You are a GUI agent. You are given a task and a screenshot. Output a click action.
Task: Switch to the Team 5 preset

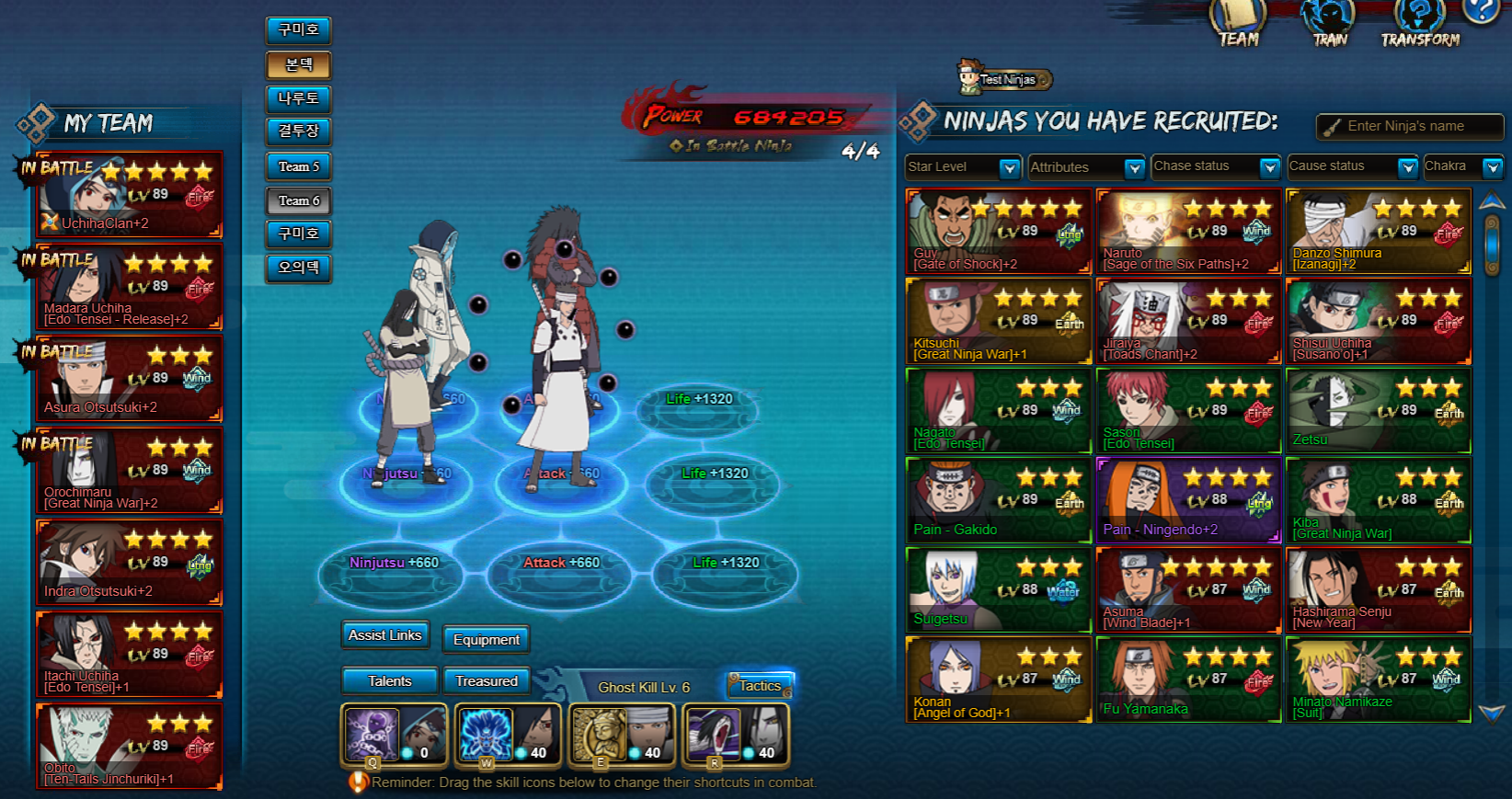pyautogui.click(x=299, y=166)
